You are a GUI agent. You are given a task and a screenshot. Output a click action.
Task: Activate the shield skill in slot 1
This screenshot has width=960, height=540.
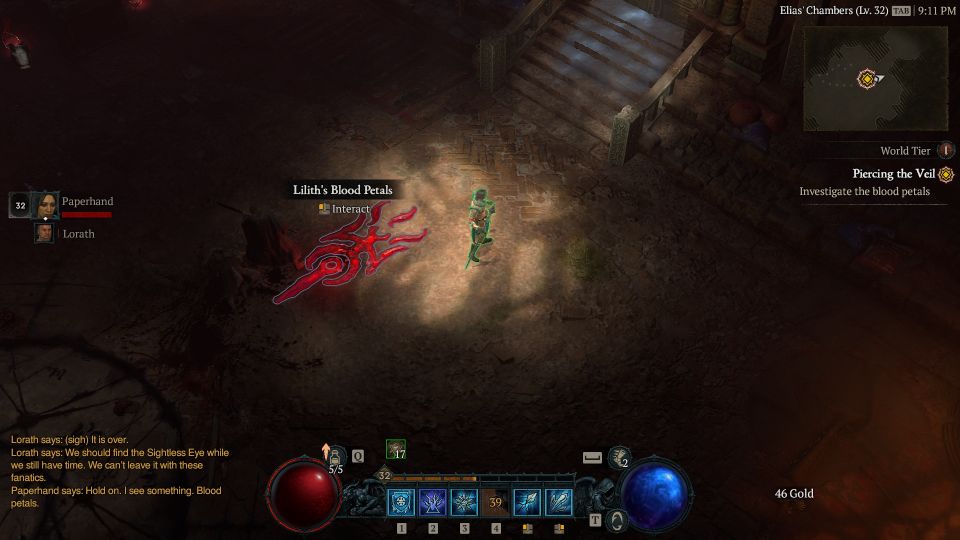(402, 502)
